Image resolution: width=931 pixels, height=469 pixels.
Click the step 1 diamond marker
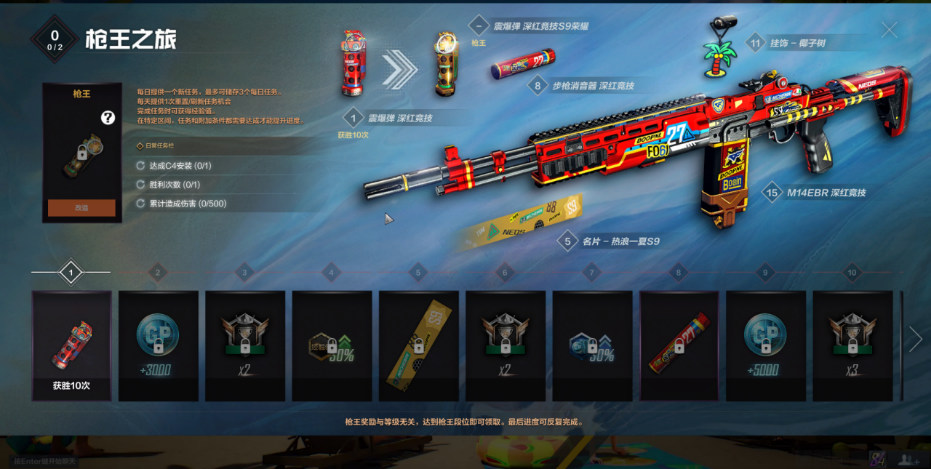click(x=70, y=271)
